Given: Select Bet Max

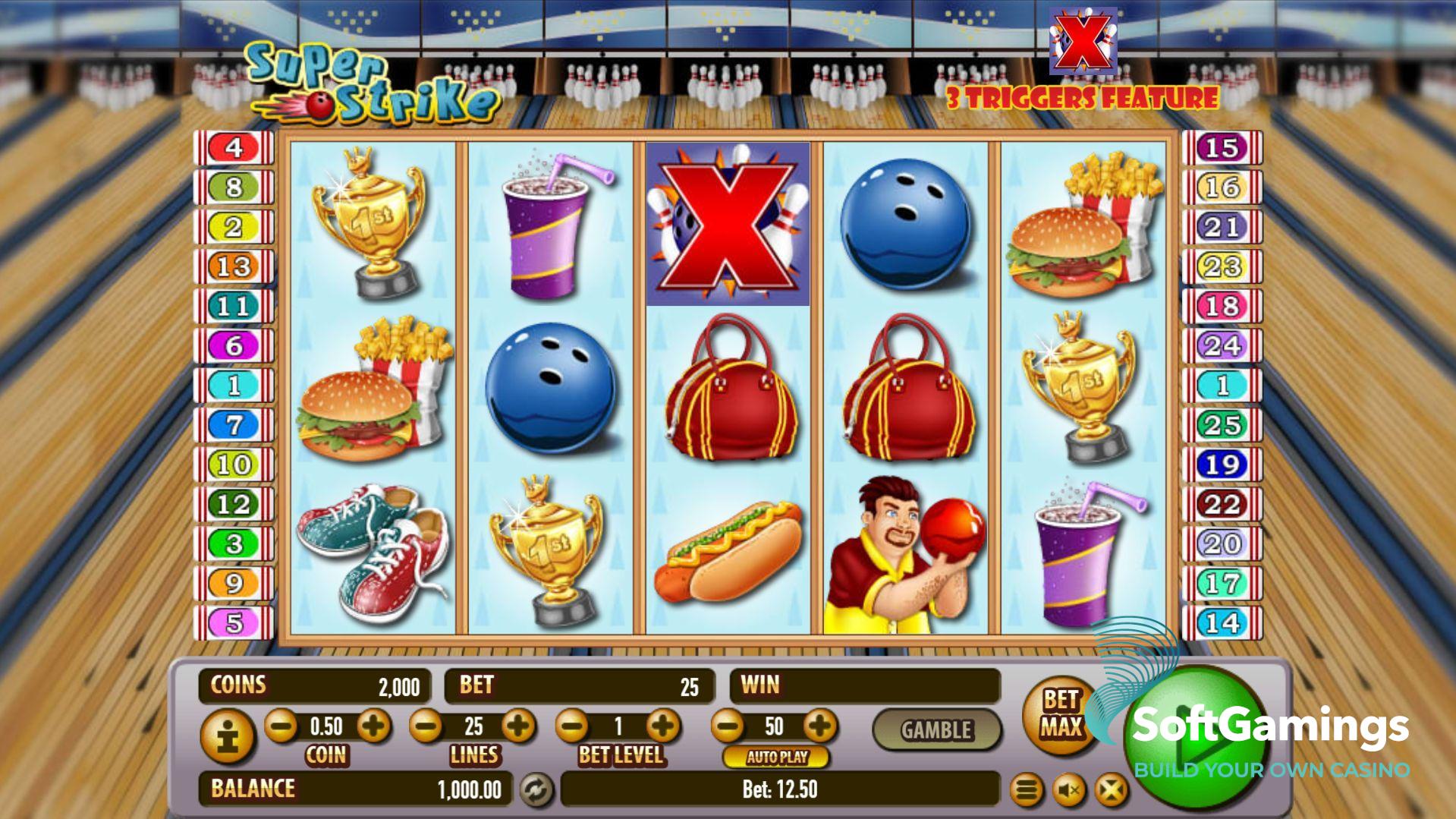Looking at the screenshot, I should [x=1060, y=713].
